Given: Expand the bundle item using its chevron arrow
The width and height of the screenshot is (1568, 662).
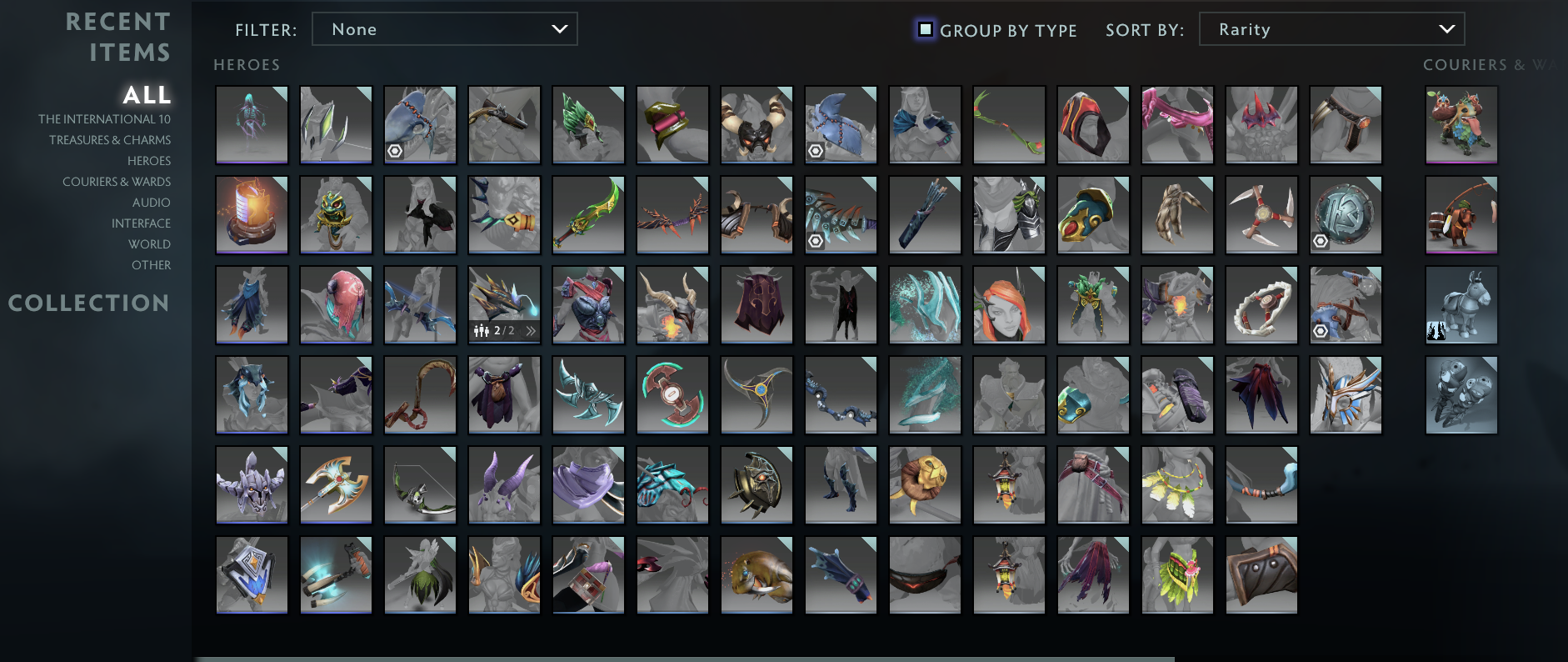Looking at the screenshot, I should click(531, 331).
